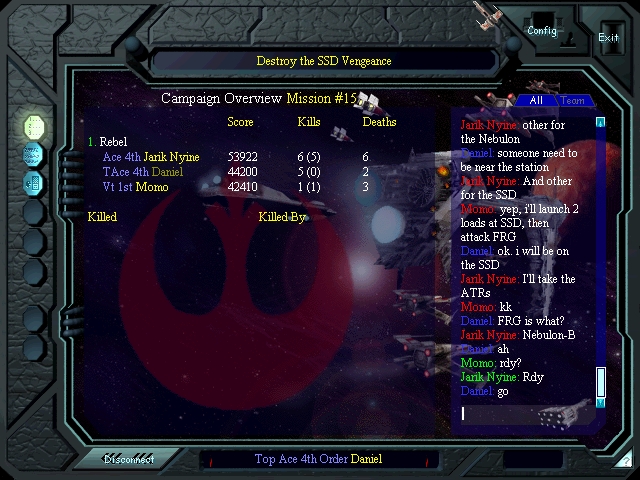Disconnect from the session
Viewport: 640px width, 480px height.
129,459
